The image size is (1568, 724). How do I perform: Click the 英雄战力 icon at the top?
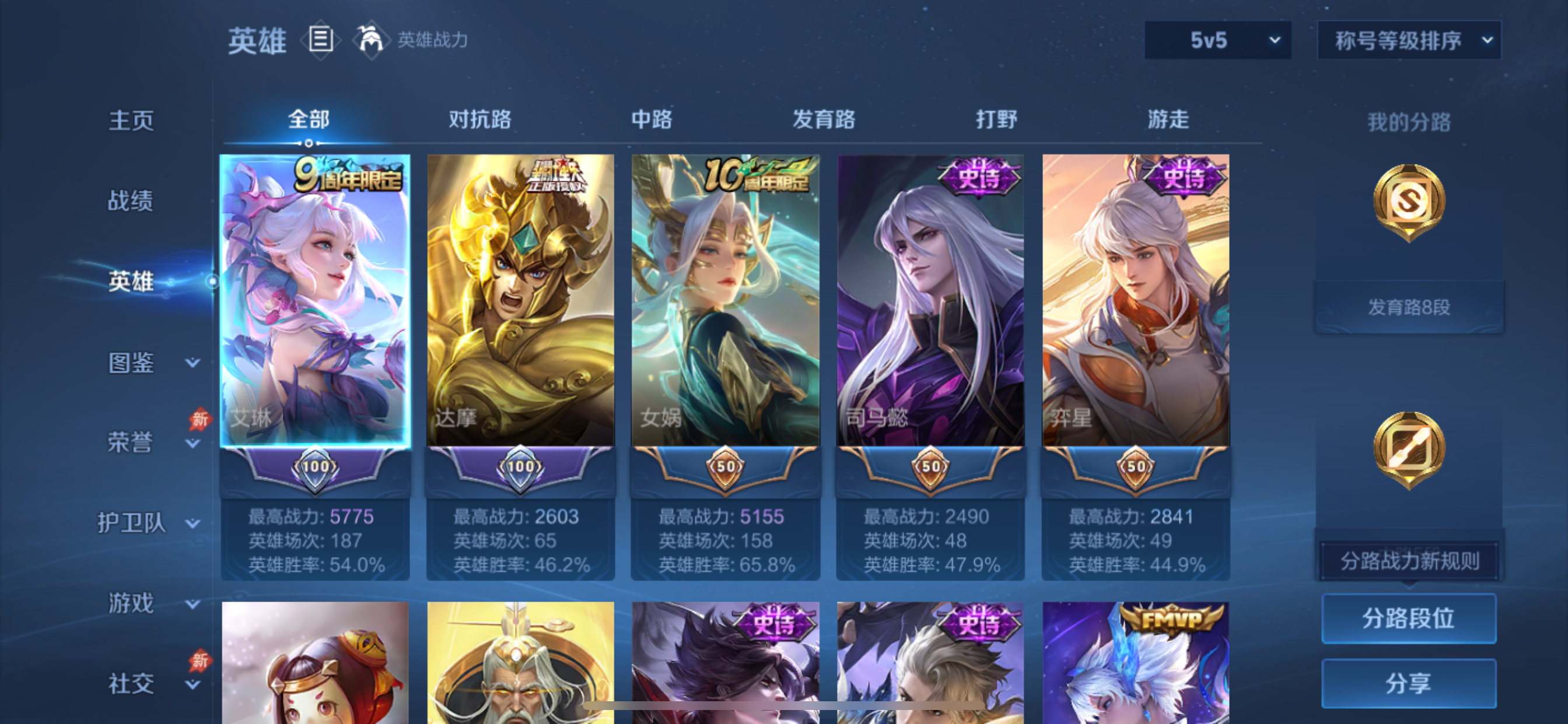(373, 40)
